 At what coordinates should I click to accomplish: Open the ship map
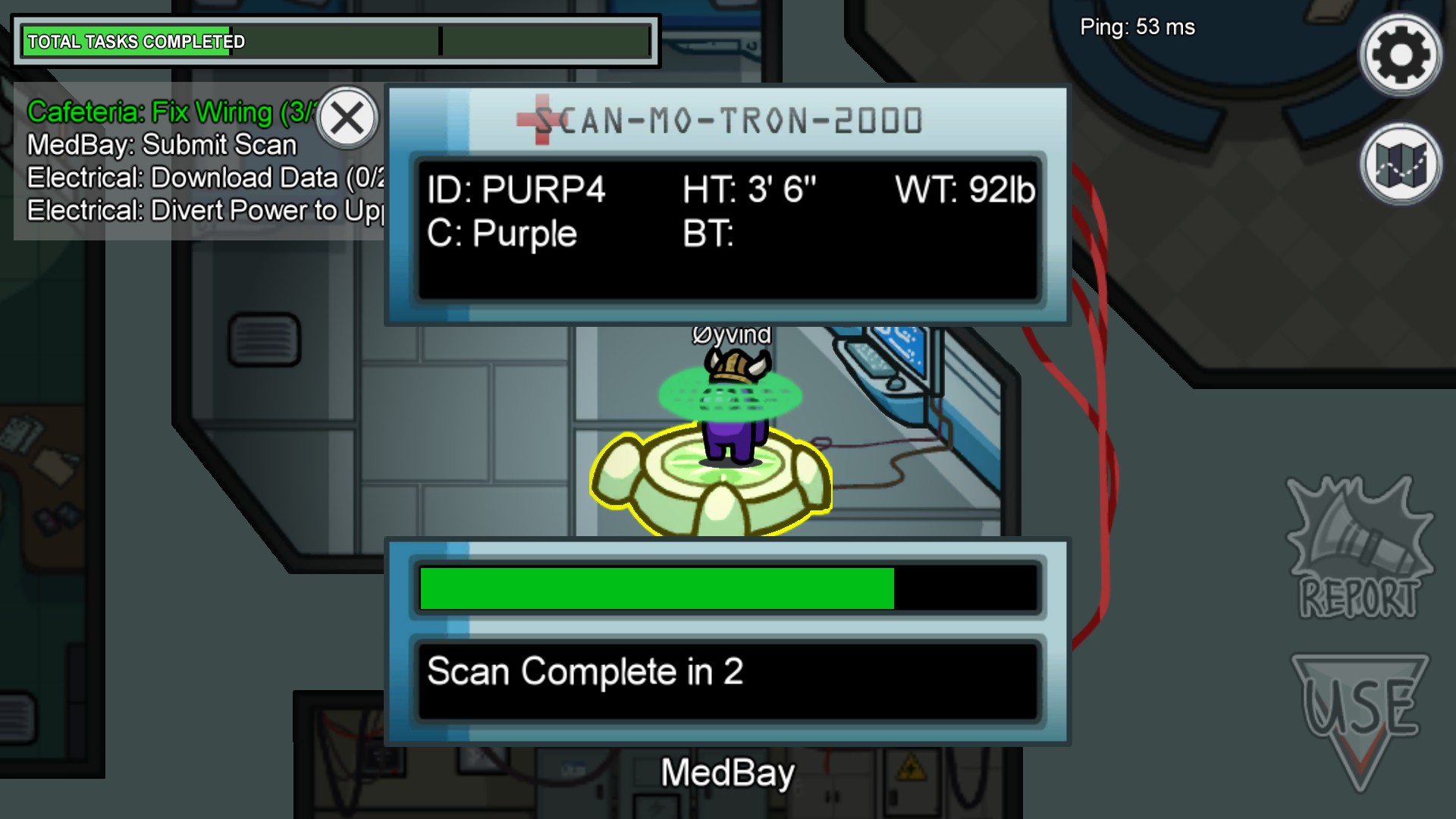[x=1400, y=164]
